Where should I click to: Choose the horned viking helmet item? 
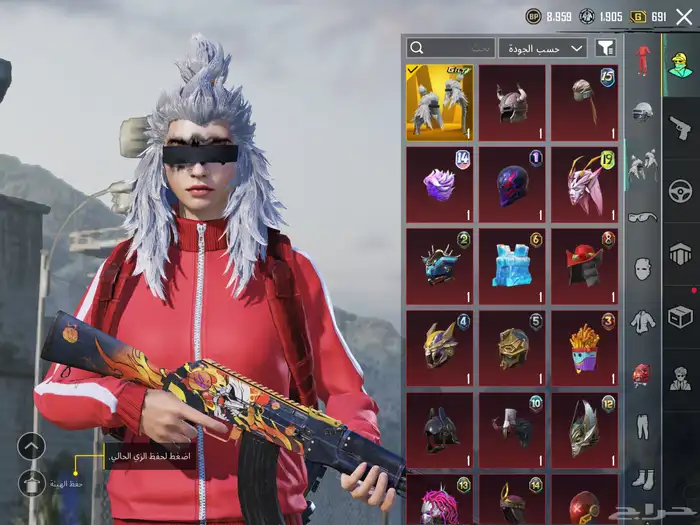(512, 103)
